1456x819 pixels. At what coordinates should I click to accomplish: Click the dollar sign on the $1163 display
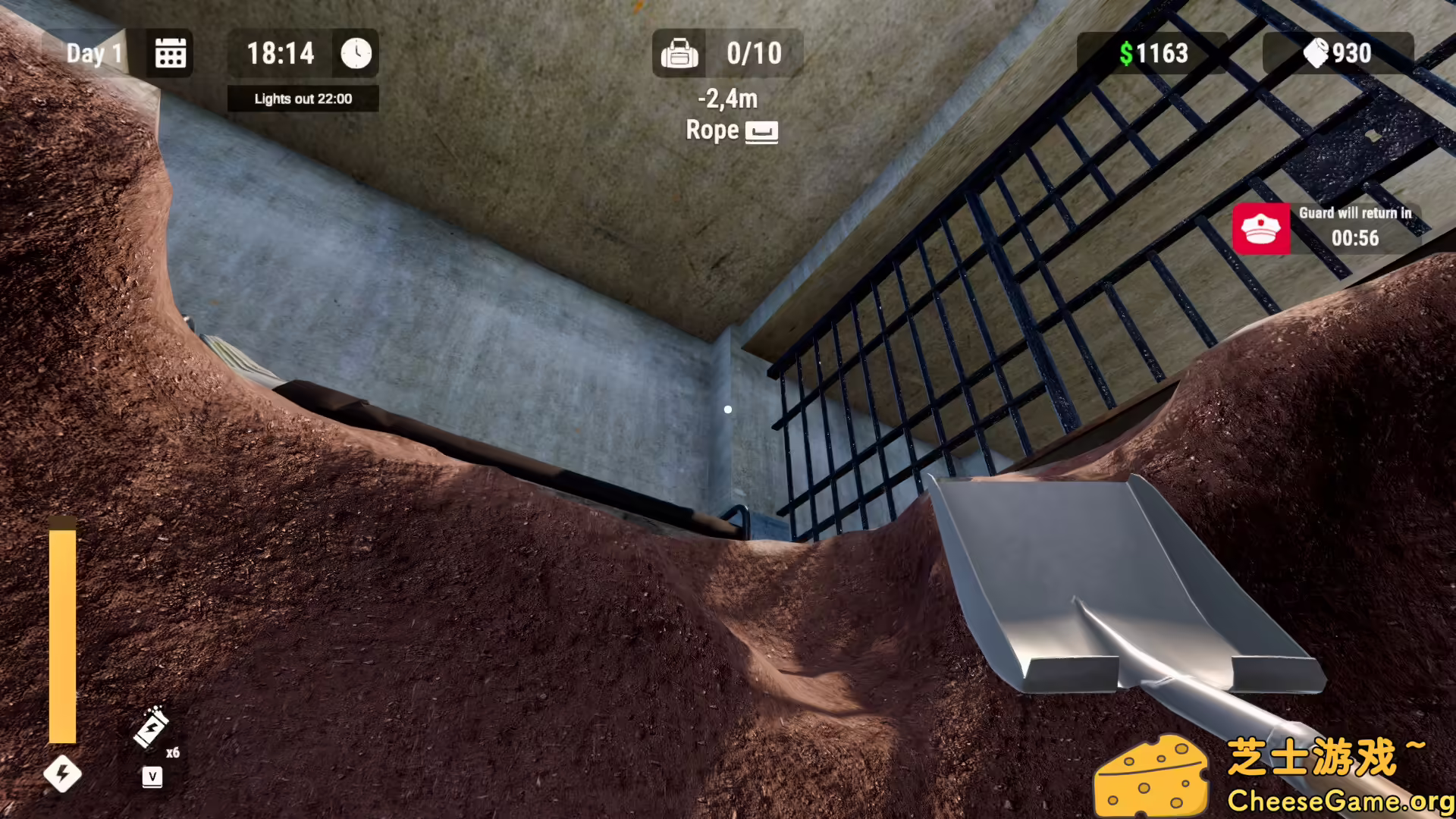1125,52
